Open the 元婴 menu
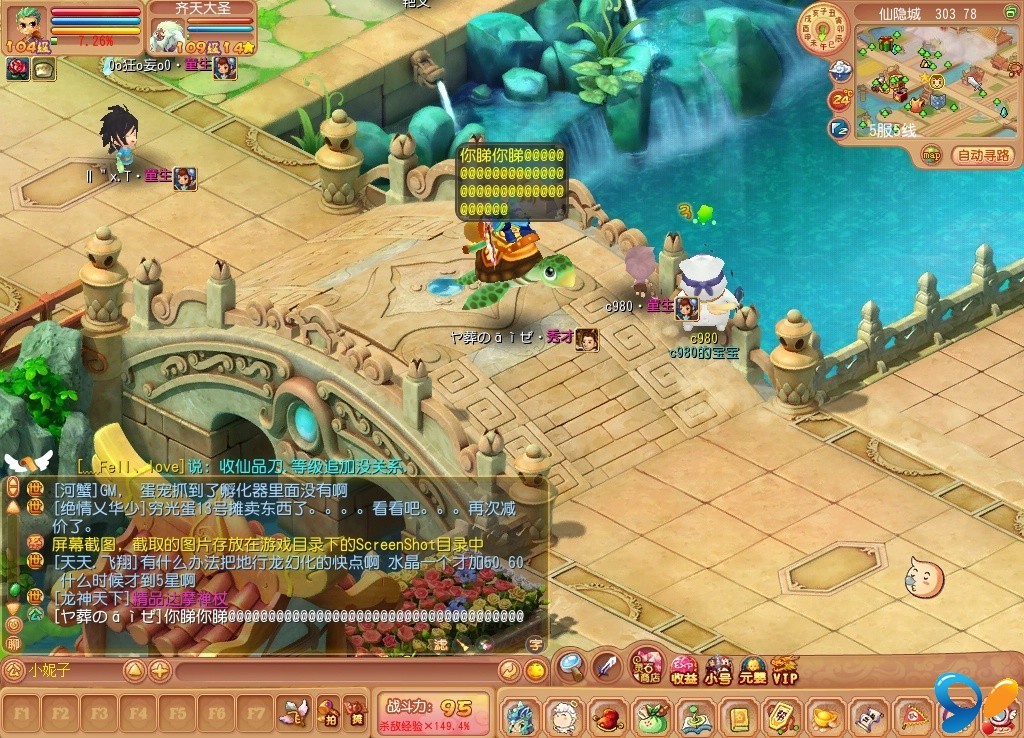1024x738 pixels. (x=752, y=670)
